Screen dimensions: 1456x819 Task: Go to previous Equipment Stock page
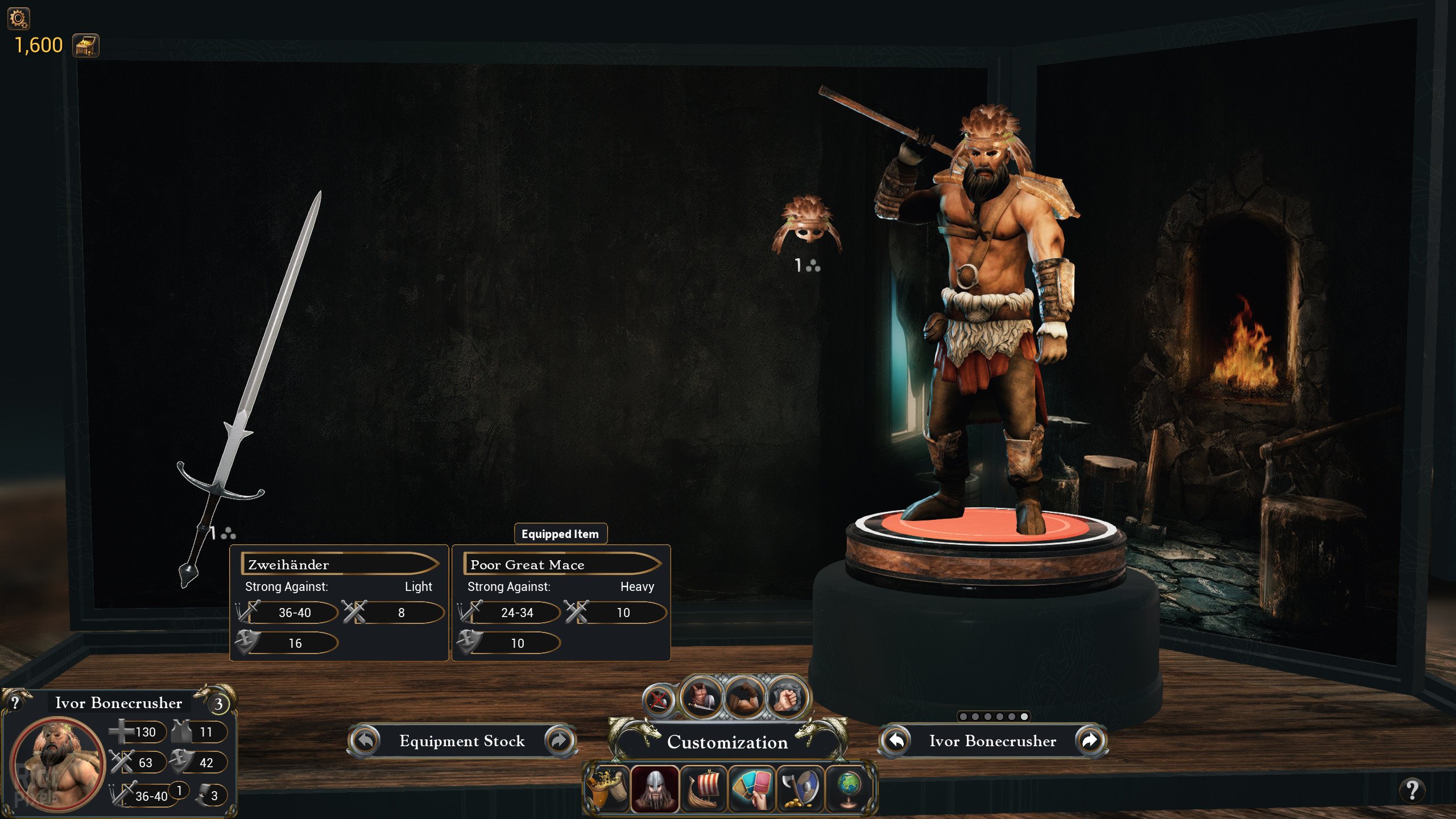365,741
